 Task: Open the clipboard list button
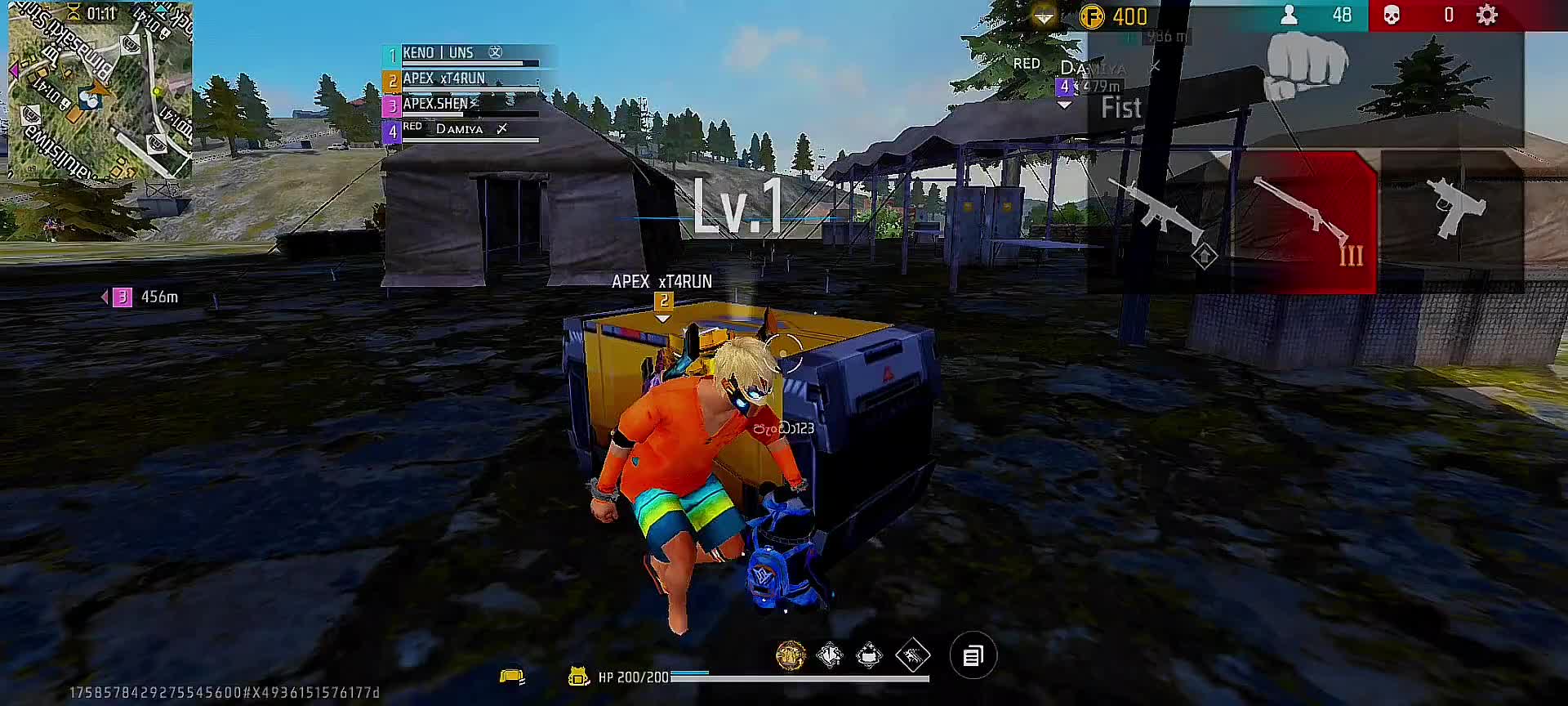[x=973, y=655]
